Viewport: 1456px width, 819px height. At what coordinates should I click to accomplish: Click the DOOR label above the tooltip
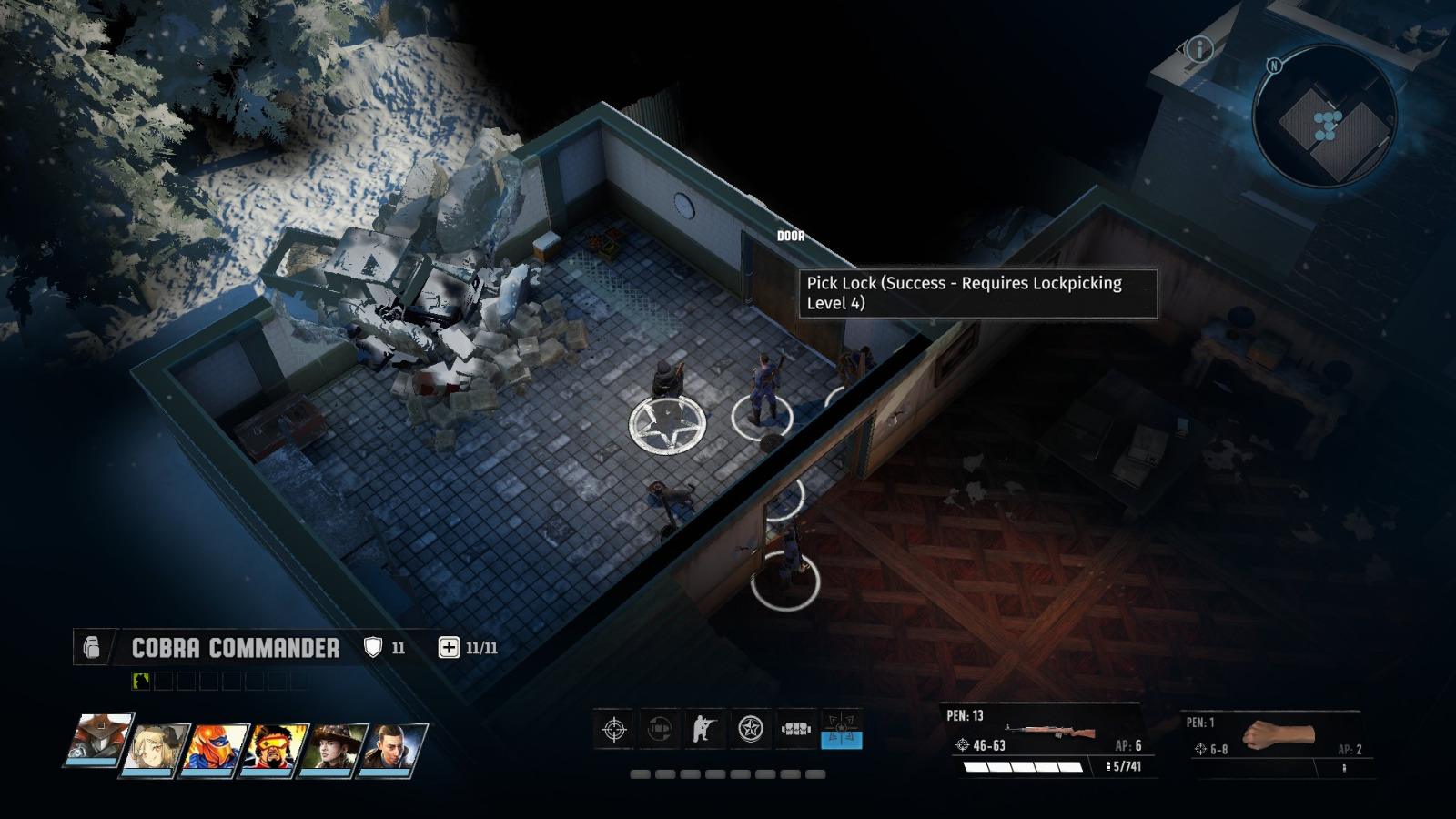[x=790, y=235]
